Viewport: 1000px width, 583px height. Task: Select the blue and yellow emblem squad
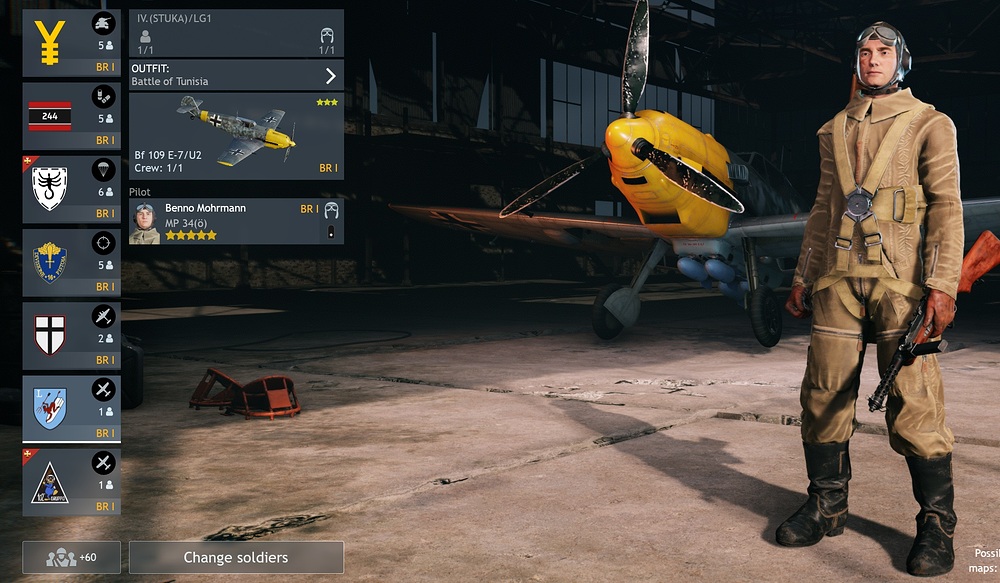(x=71, y=262)
